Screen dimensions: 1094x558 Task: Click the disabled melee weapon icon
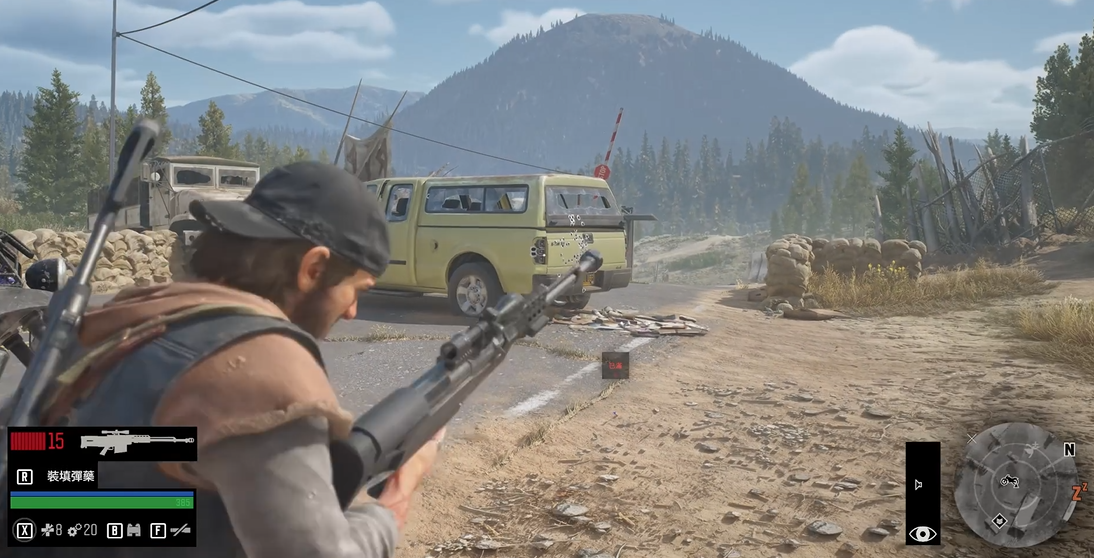tap(181, 530)
